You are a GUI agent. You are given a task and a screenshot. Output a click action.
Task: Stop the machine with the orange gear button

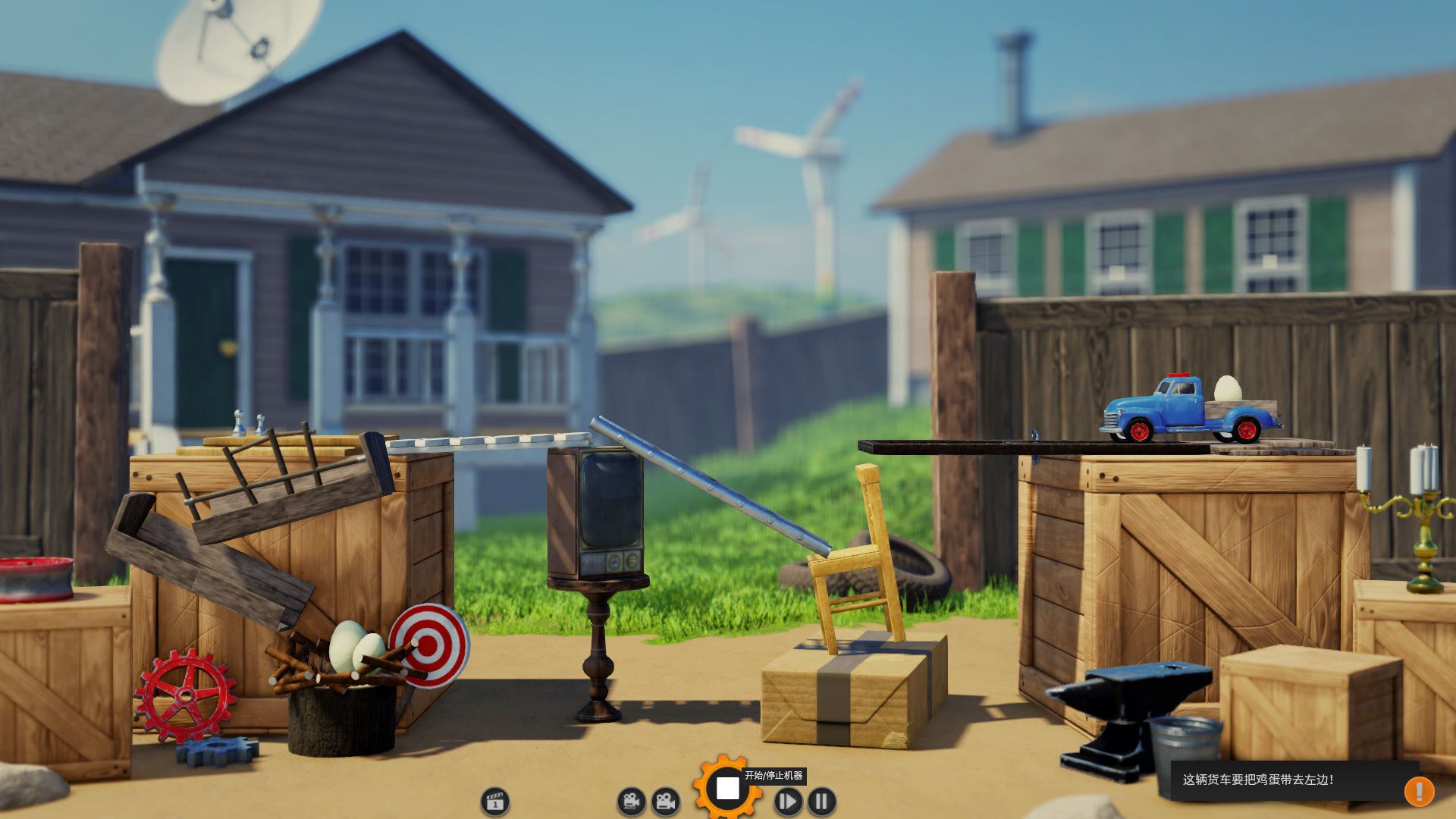[727, 789]
